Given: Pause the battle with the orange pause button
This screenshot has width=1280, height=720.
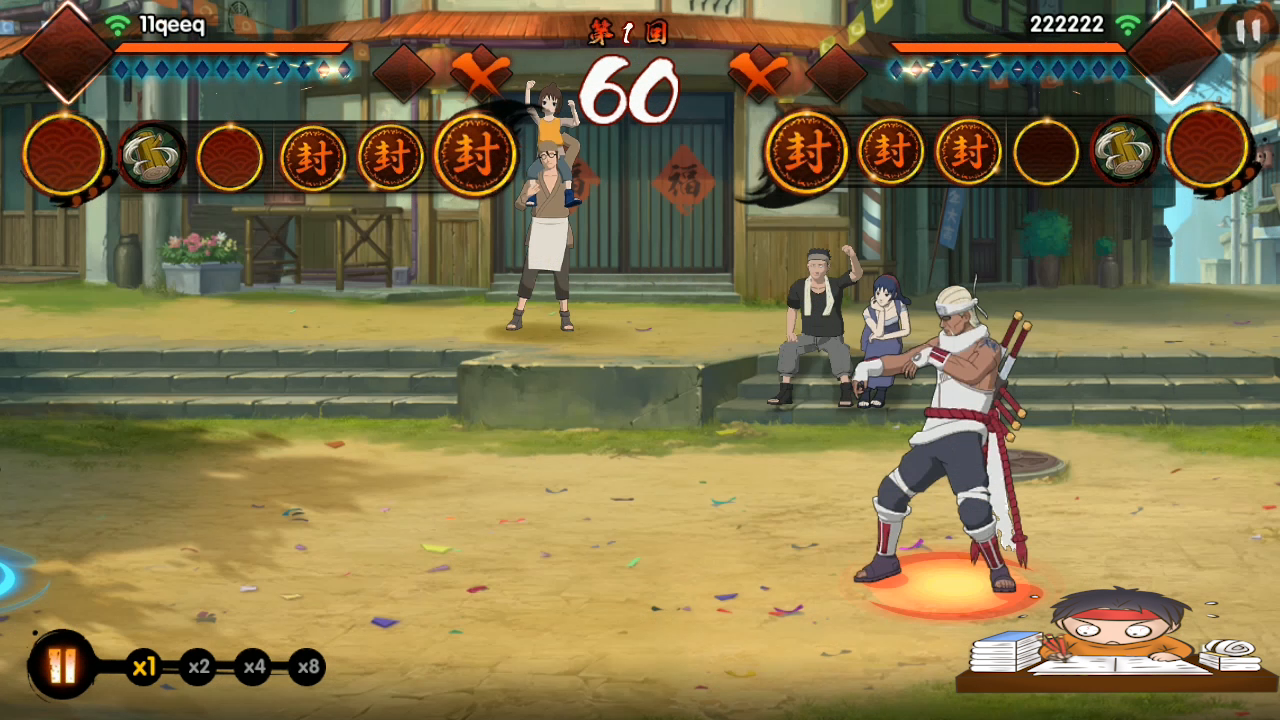Looking at the screenshot, I should (62, 665).
